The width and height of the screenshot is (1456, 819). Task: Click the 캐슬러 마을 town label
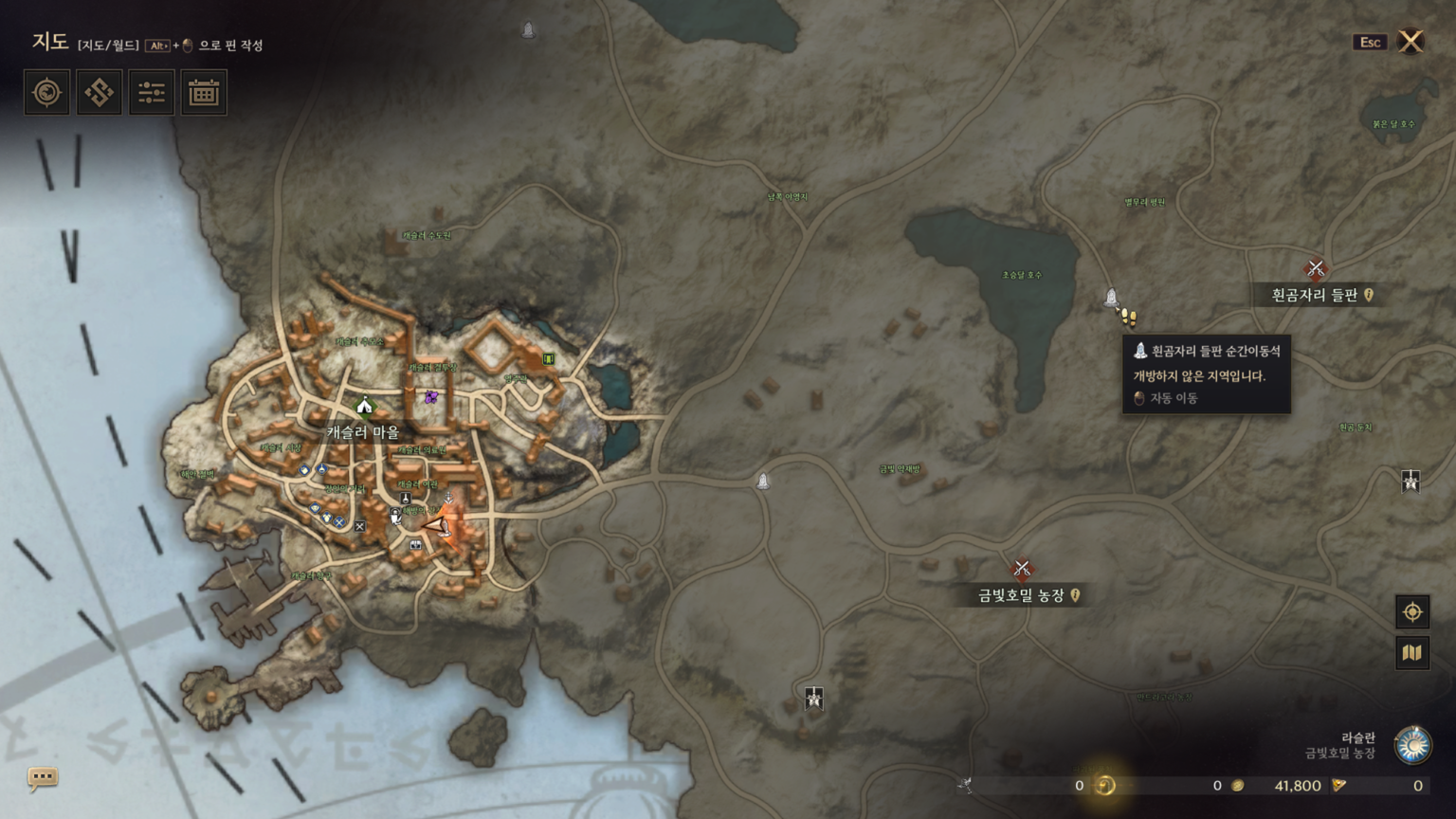coord(364,431)
